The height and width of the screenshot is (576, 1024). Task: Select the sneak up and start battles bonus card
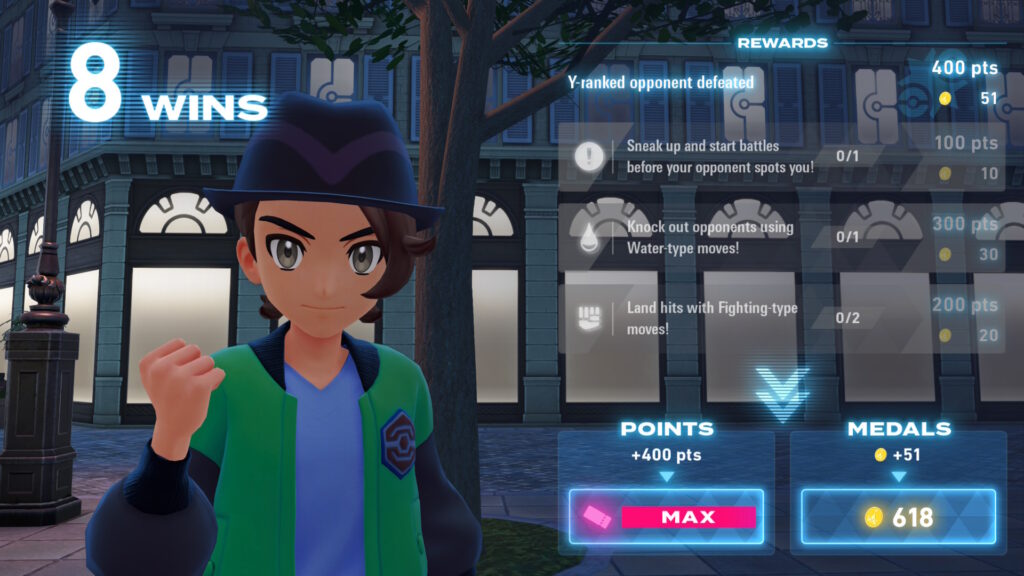coord(780,156)
